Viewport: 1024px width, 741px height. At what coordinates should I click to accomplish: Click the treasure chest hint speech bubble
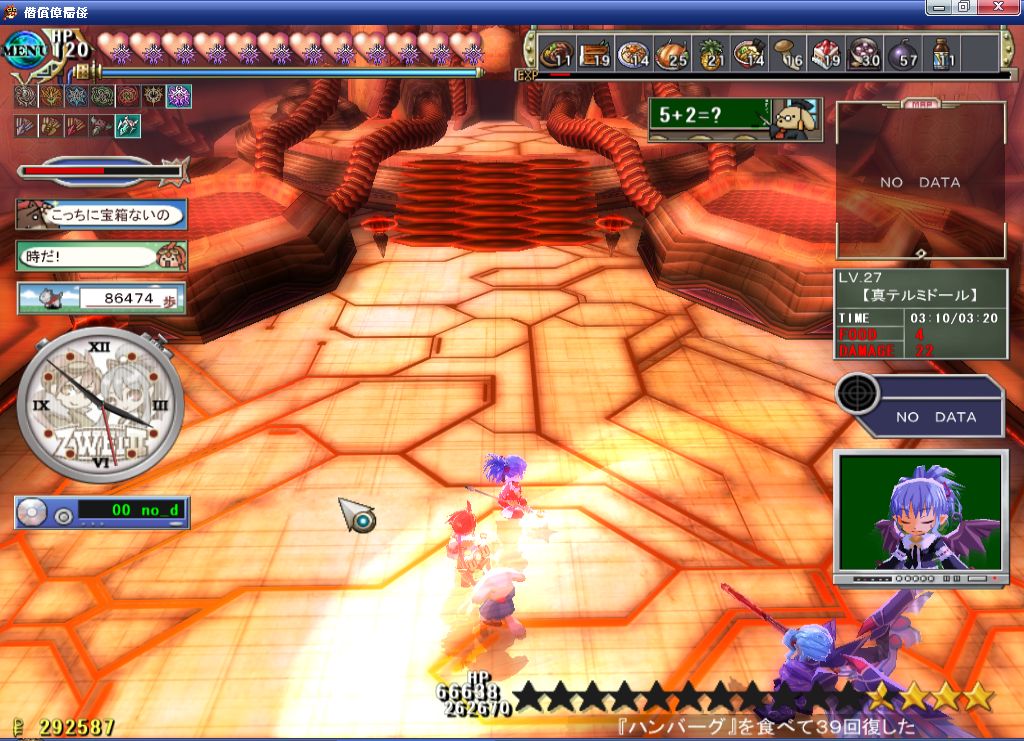(101, 215)
